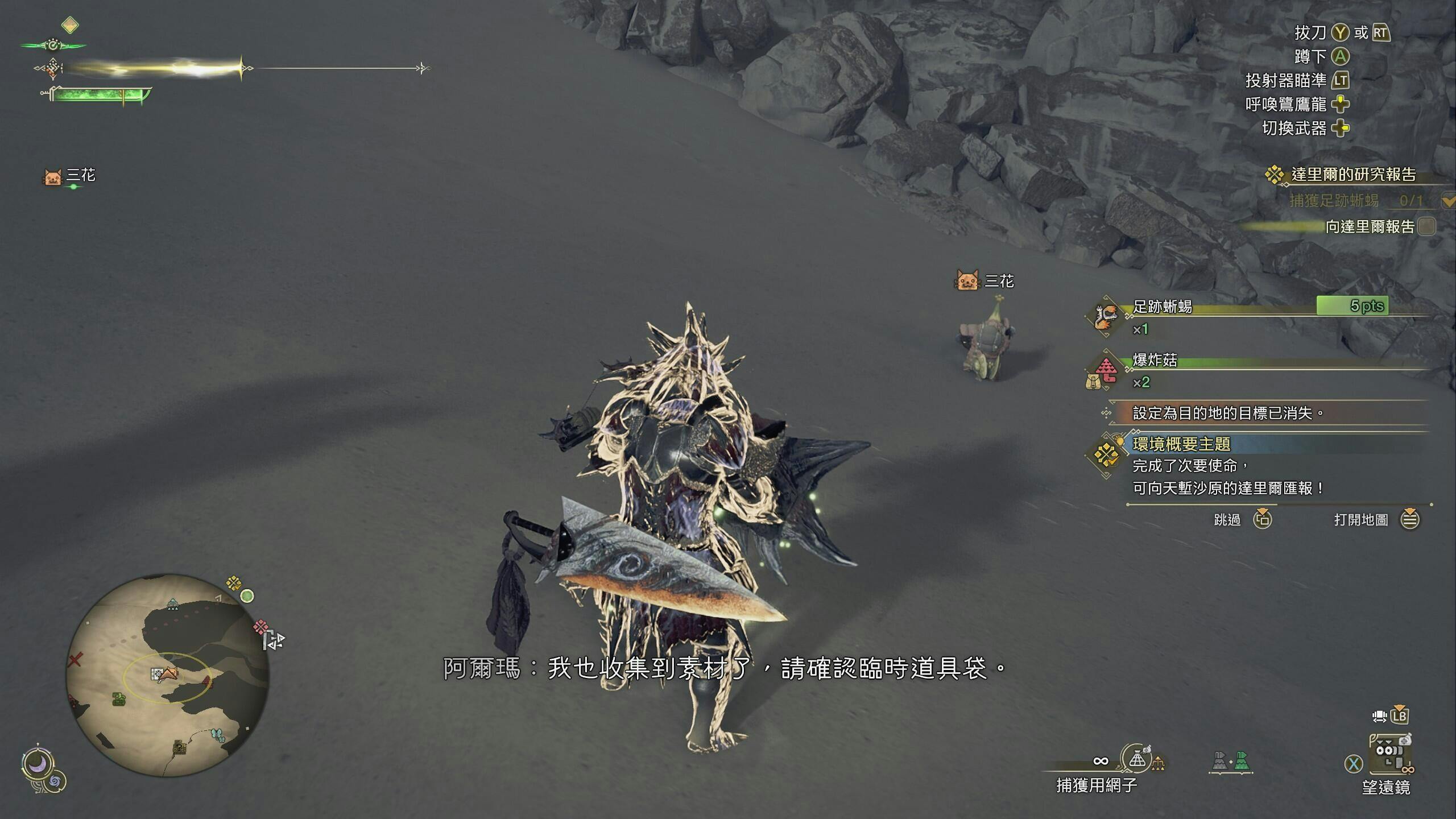The height and width of the screenshot is (819, 1456).
Task: Open the circular minimap
Action: point(167,675)
